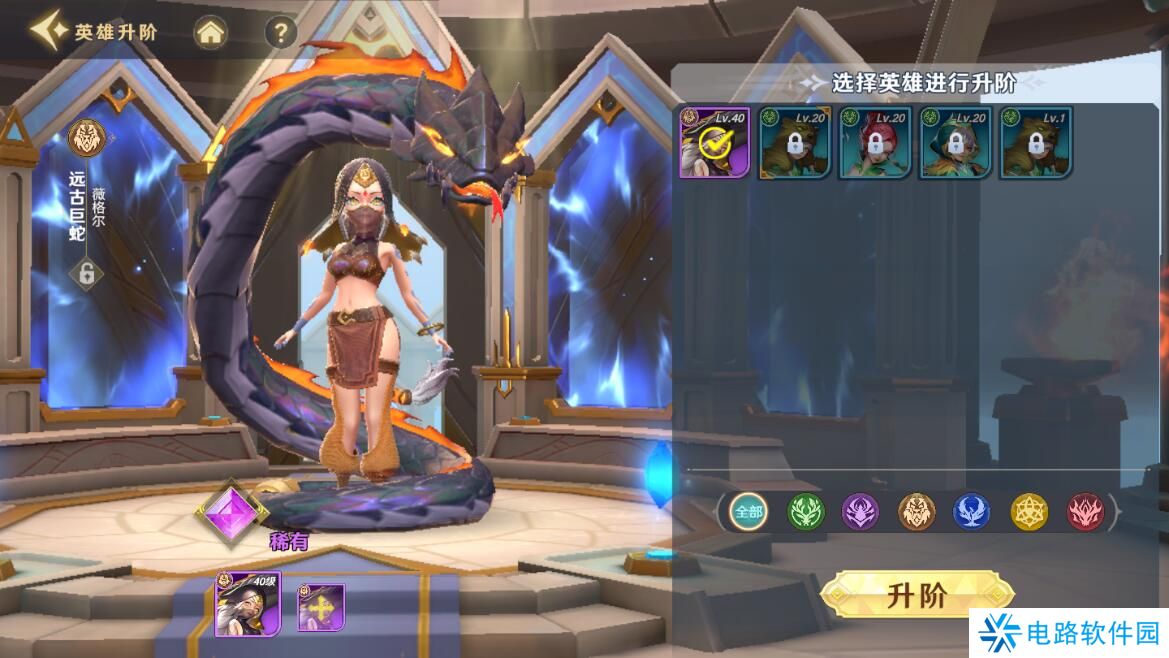Open the home button in the top bar
1169x658 pixels.
coord(210,33)
